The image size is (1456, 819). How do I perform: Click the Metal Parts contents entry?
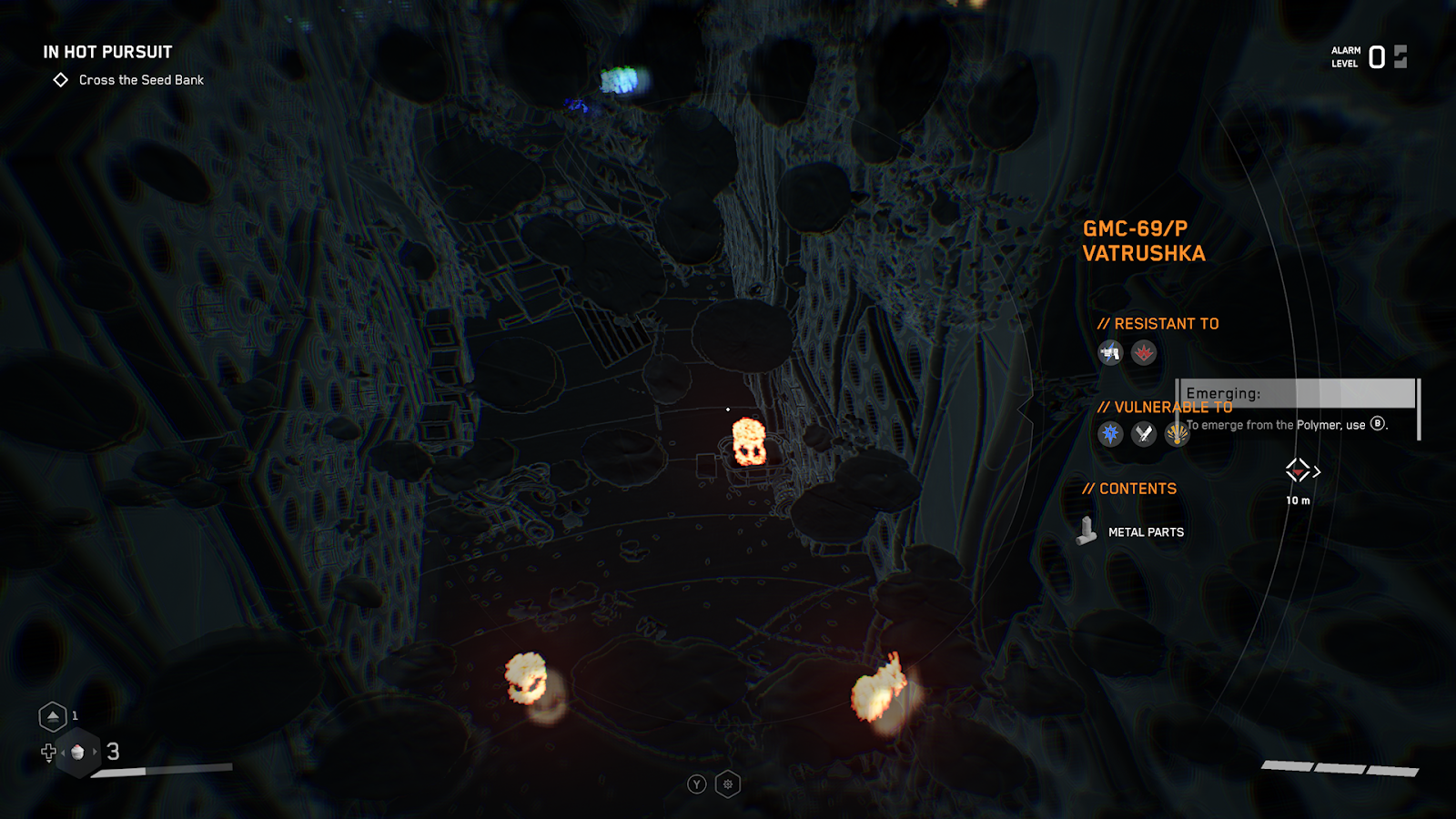pos(1145,532)
